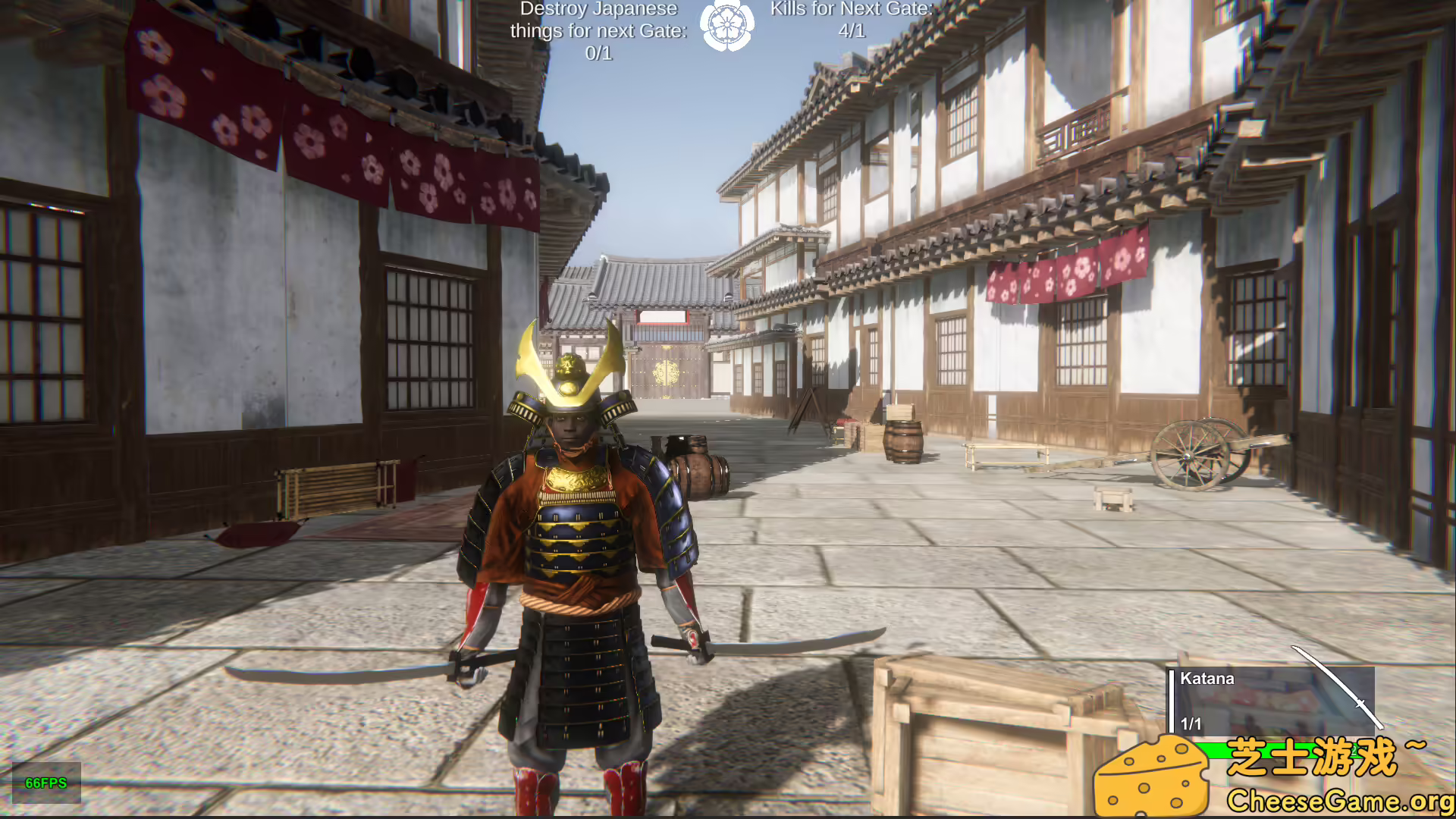
Task: Expand the Kills for Next Gate counter
Action: (849, 9)
